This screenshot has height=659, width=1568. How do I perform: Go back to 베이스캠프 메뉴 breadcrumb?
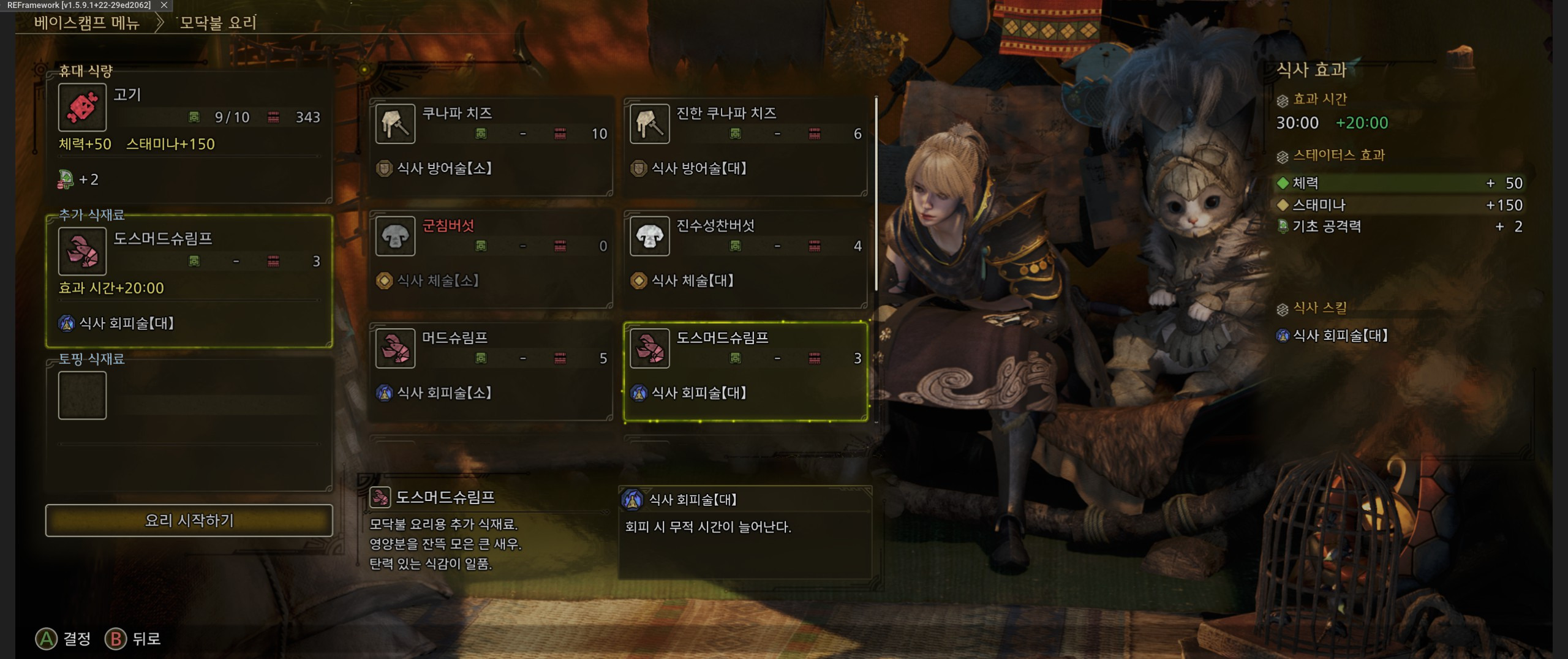[87, 23]
